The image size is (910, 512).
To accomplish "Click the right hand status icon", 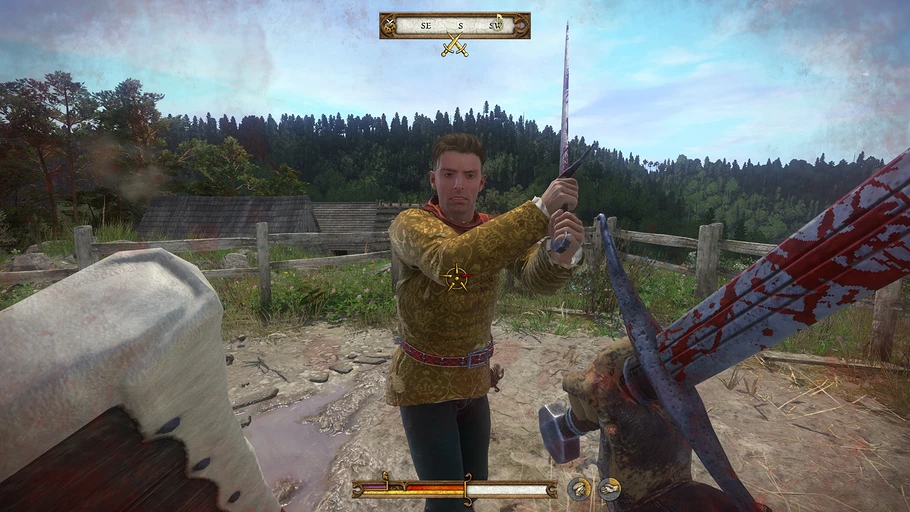I will (x=609, y=489).
